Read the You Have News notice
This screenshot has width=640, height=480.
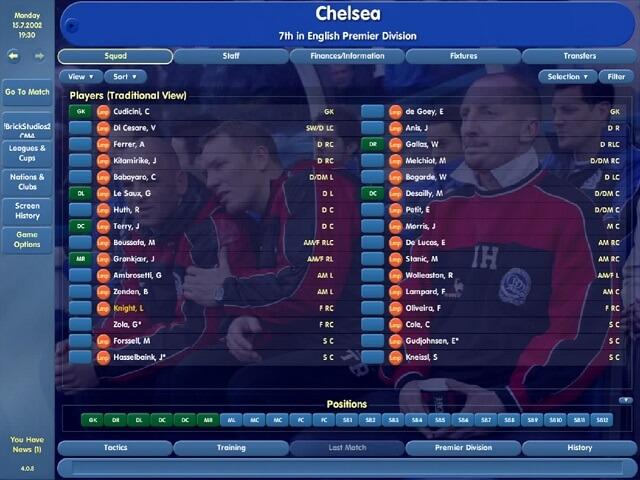(26, 445)
